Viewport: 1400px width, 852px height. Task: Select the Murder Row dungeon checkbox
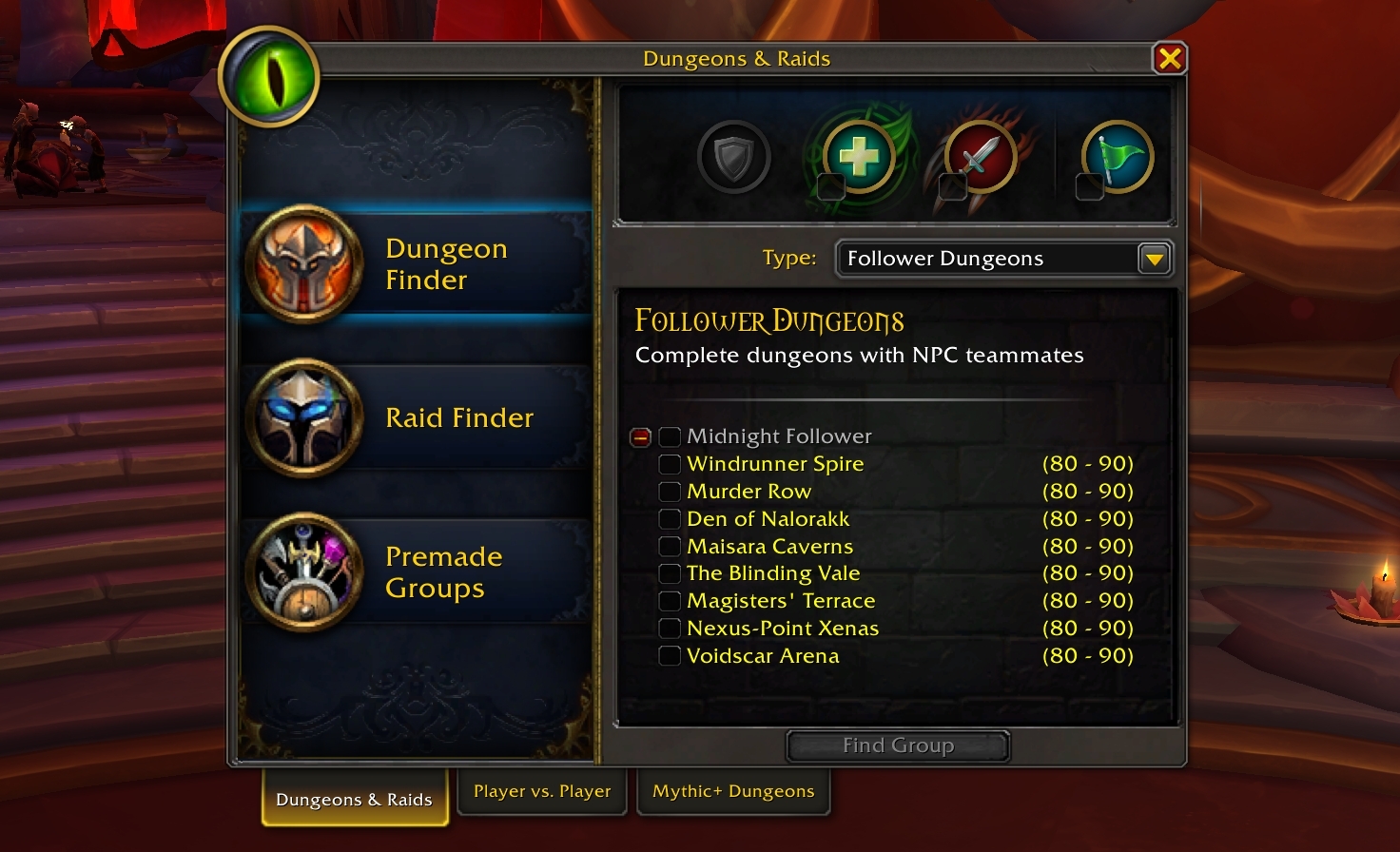670,492
